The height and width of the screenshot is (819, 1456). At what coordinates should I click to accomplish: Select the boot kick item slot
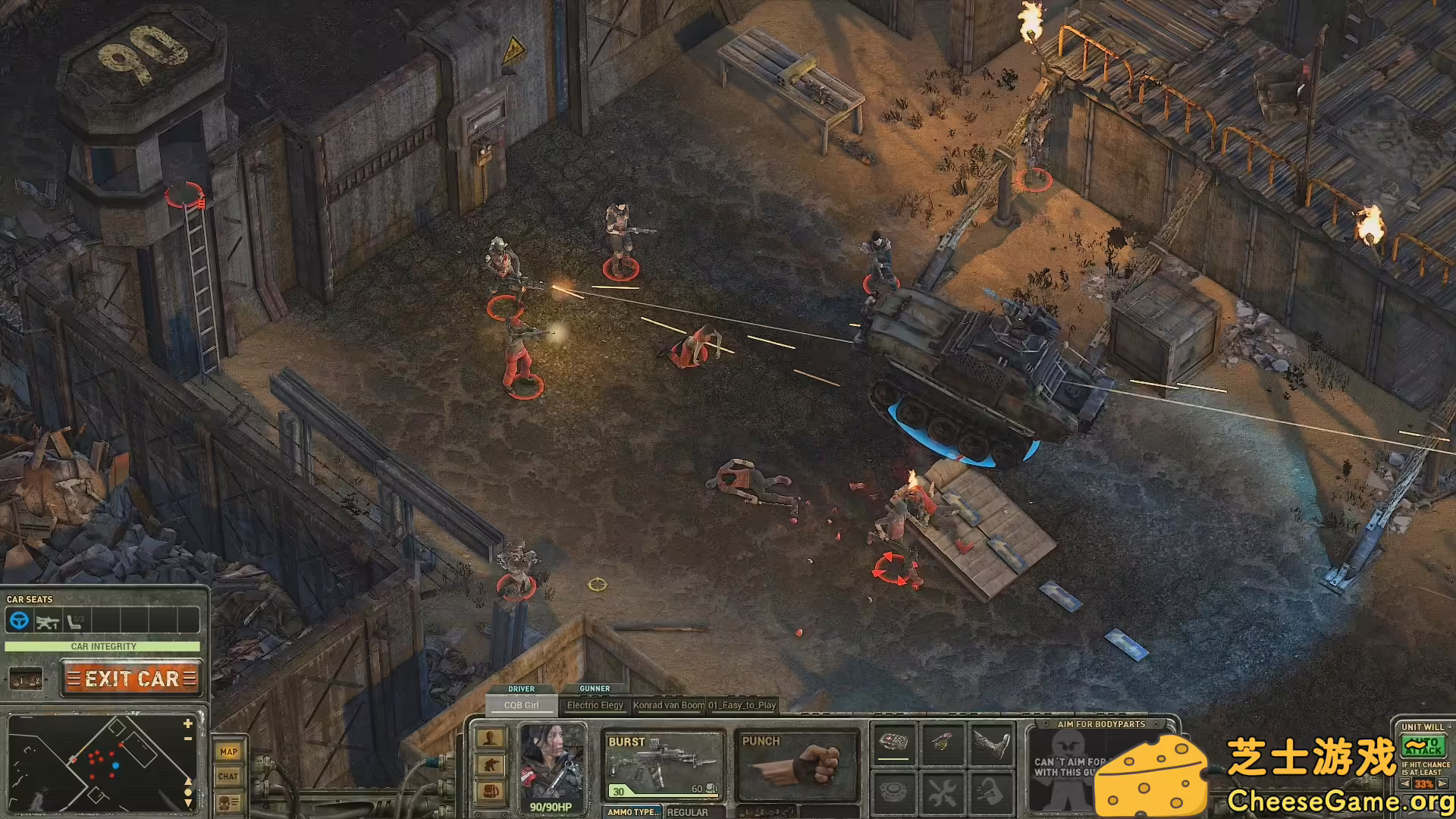click(991, 743)
